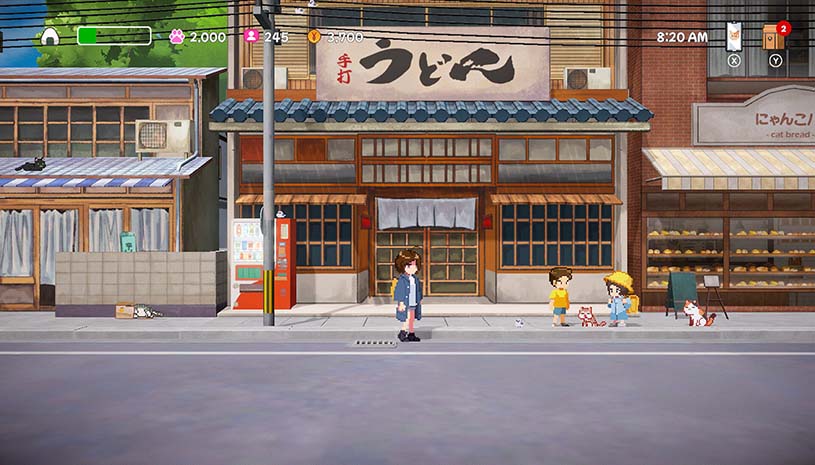Click the yen coin icon
815x465 pixels.
314,37
